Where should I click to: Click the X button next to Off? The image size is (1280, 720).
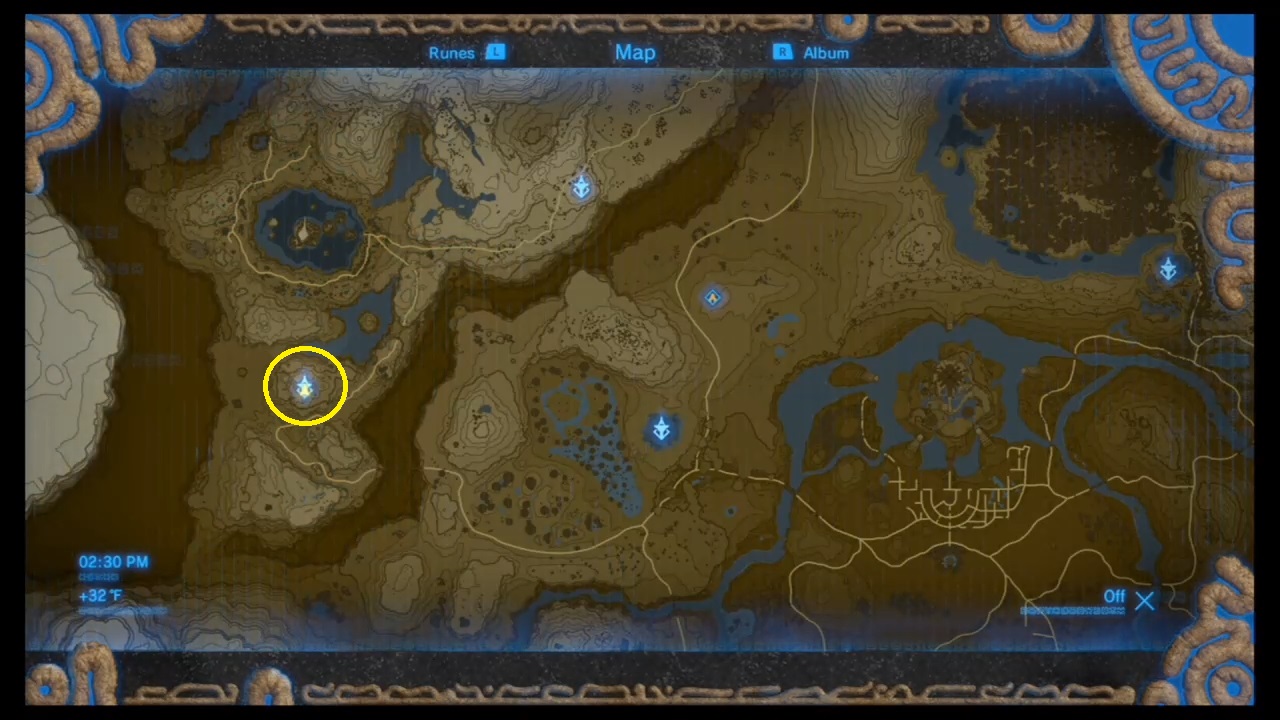[x=1144, y=601]
